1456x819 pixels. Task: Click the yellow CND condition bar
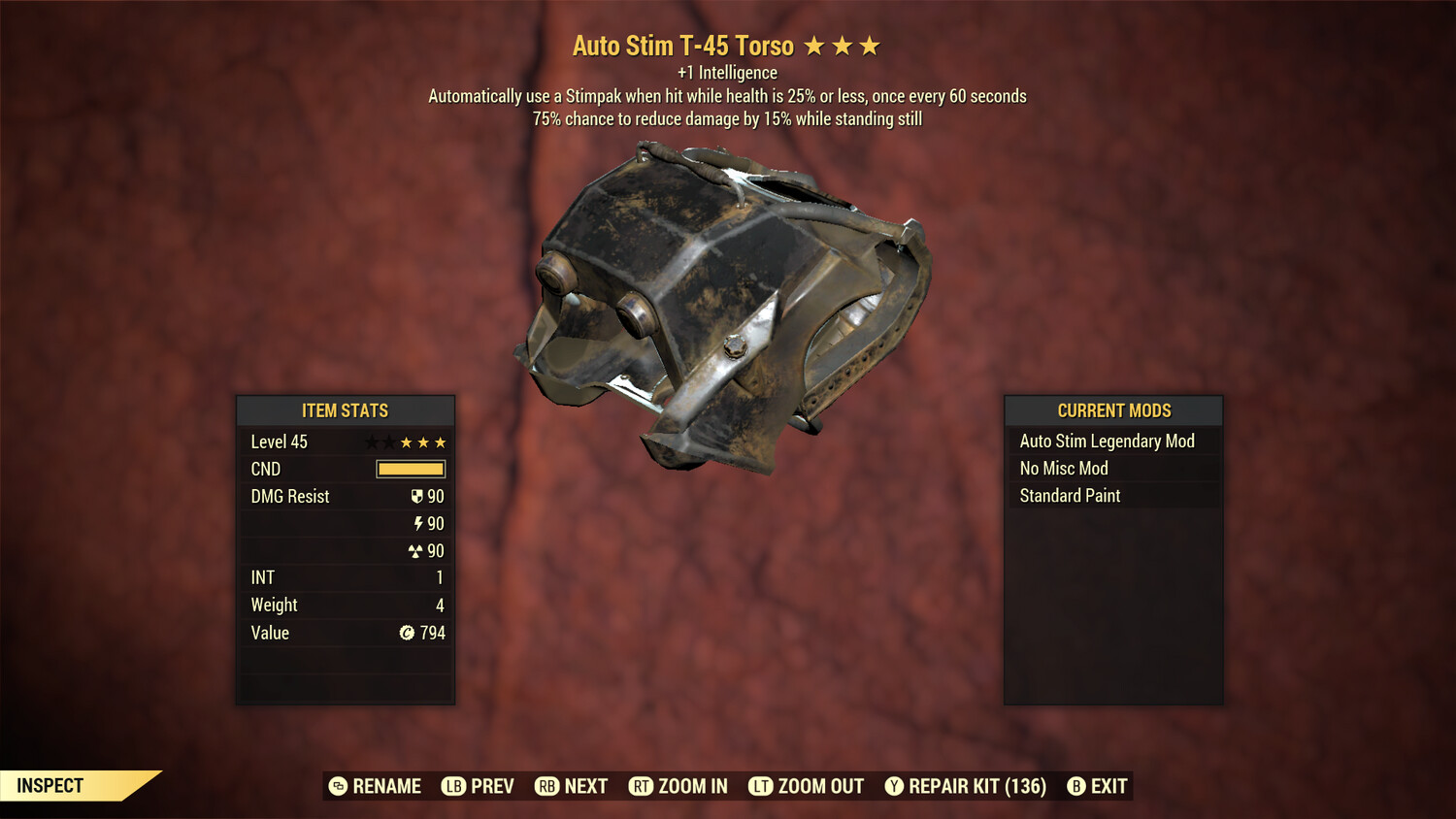pyautogui.click(x=409, y=469)
